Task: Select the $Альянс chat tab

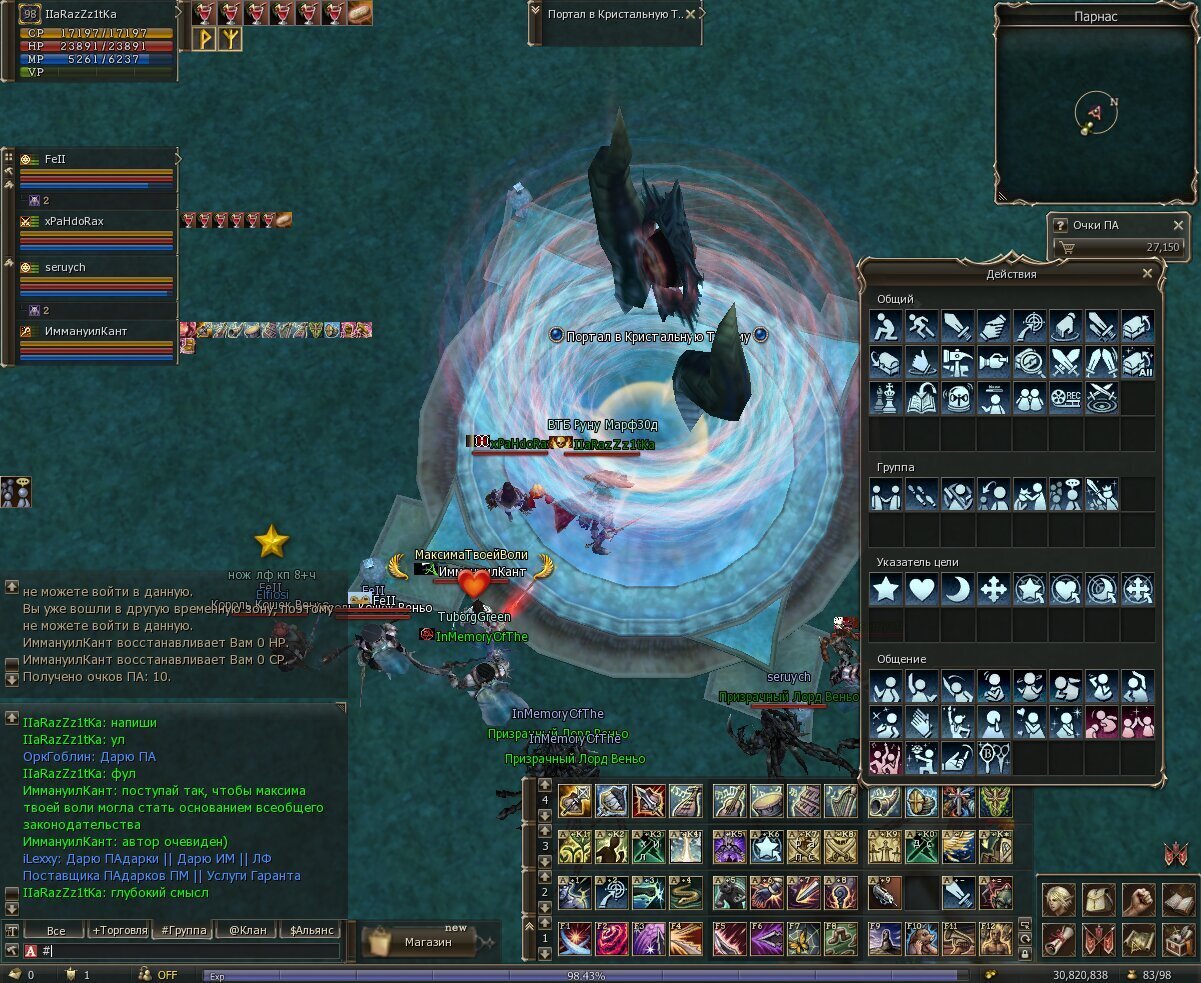Action: coord(310,930)
